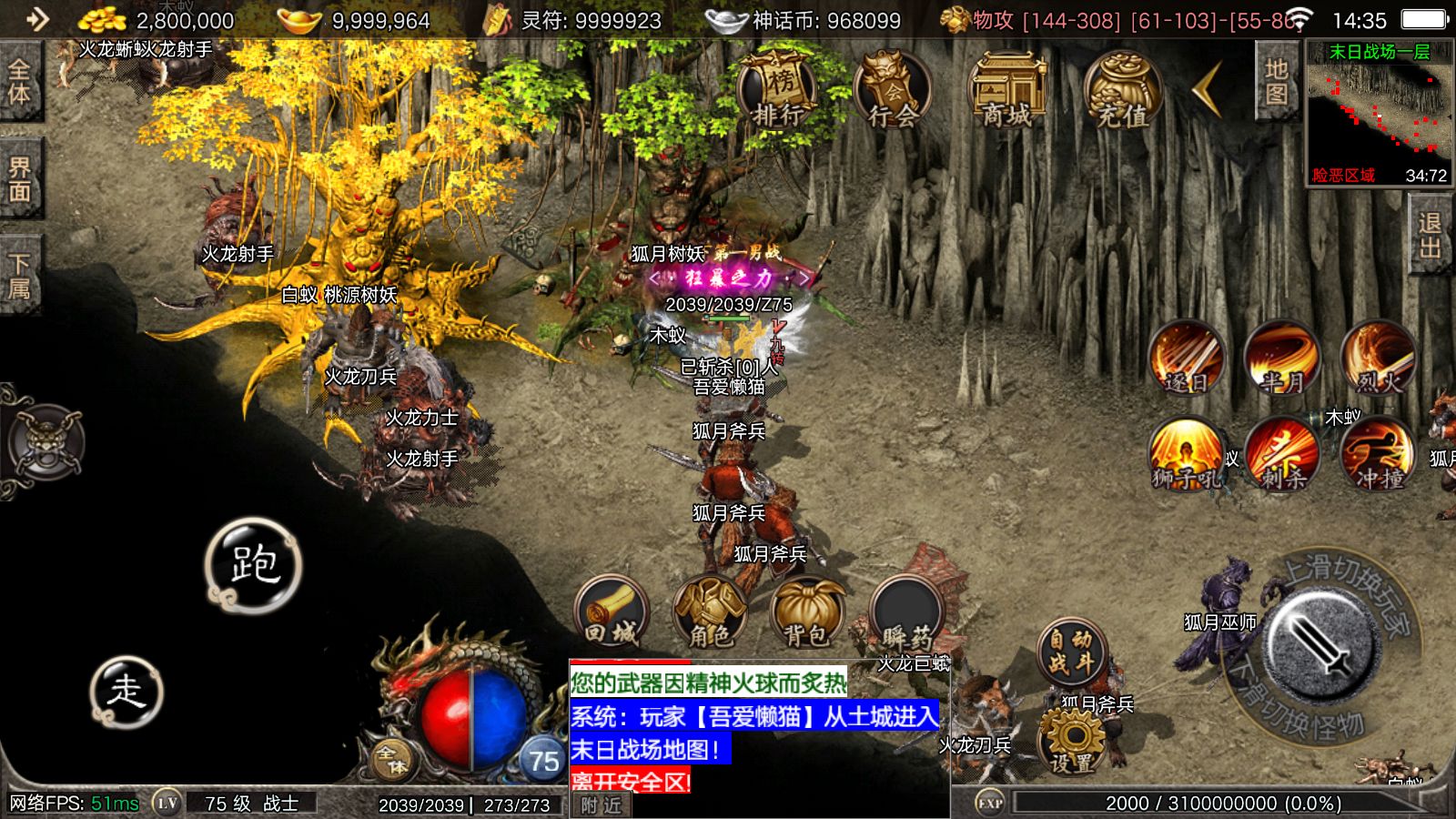The width and height of the screenshot is (1456, 819).
Task: Open the 排行 ranking menu
Action: point(776,91)
